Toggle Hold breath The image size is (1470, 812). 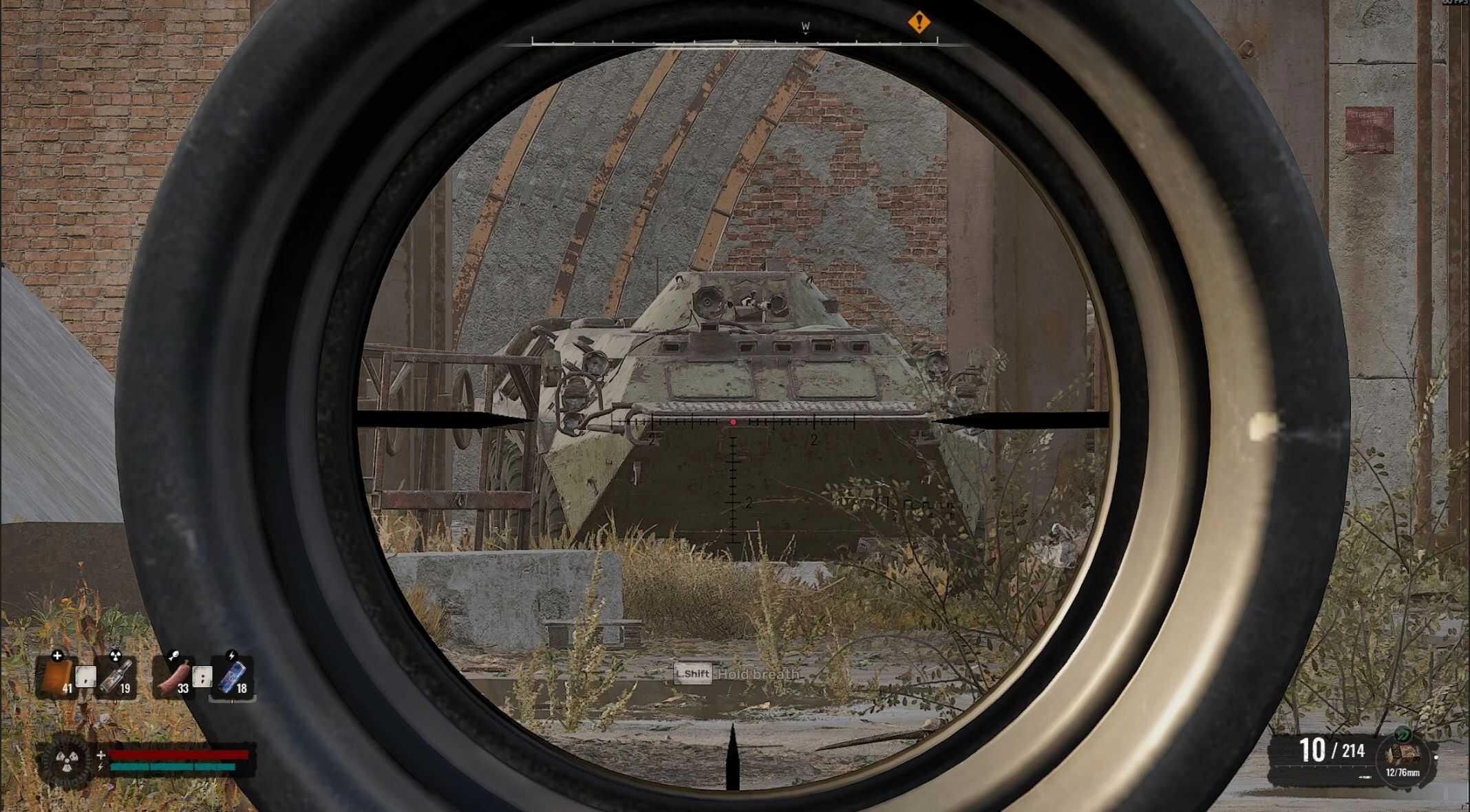(x=757, y=675)
